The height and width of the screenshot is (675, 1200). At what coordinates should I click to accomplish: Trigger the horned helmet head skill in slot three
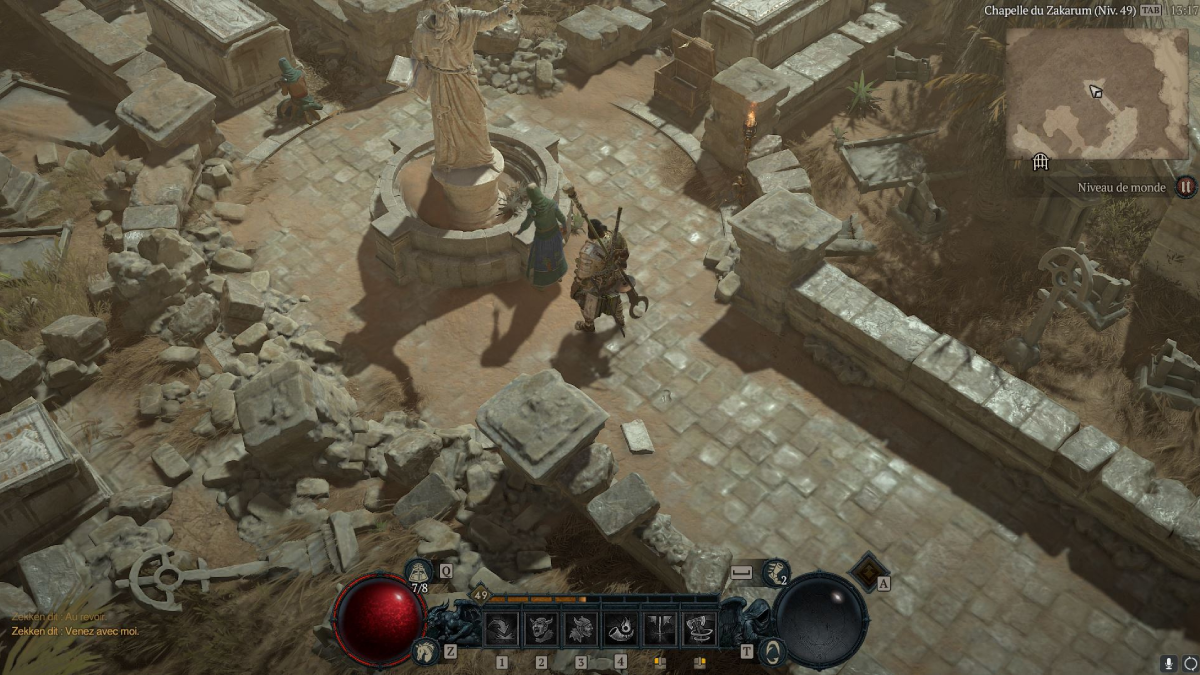pos(581,629)
